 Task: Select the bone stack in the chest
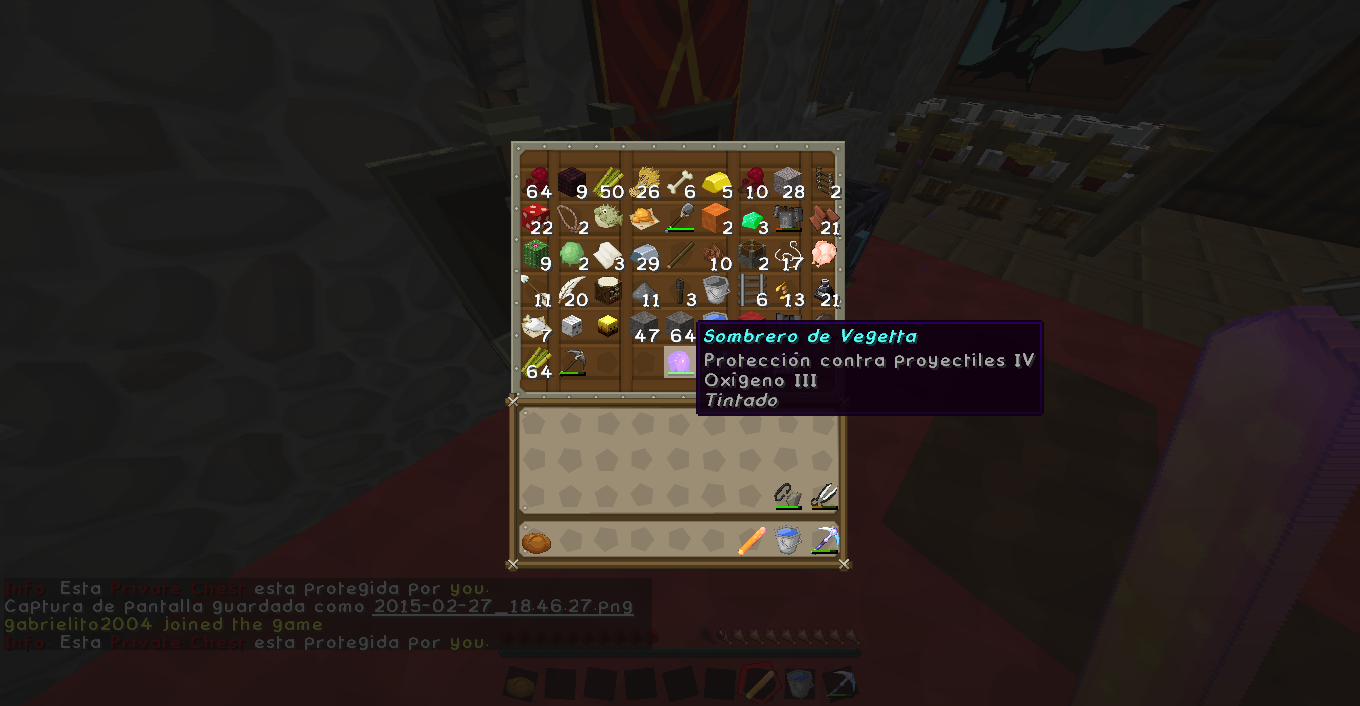[x=680, y=182]
